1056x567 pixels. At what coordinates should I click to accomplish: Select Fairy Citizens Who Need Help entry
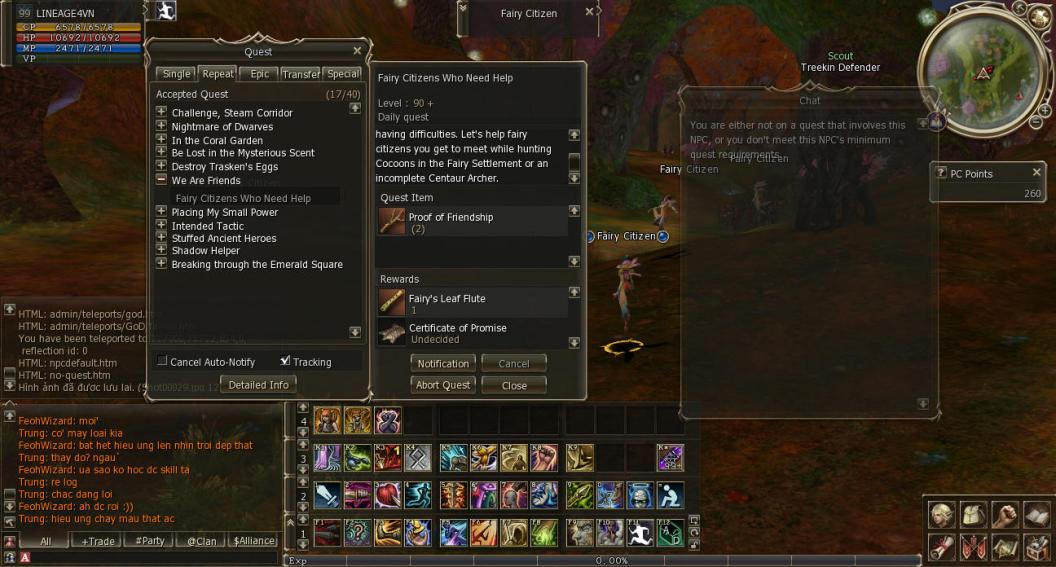(243, 198)
